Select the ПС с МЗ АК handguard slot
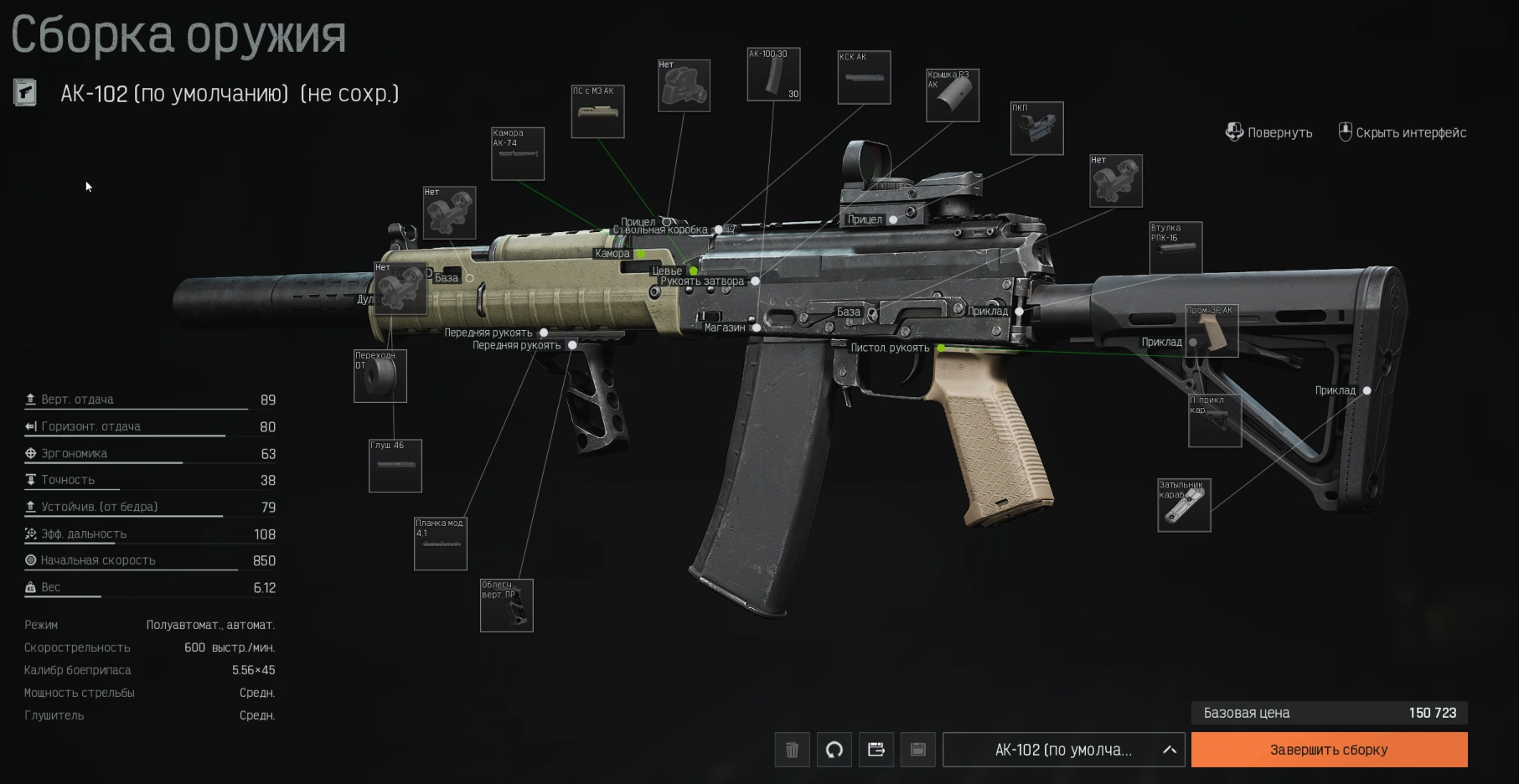 tap(597, 112)
